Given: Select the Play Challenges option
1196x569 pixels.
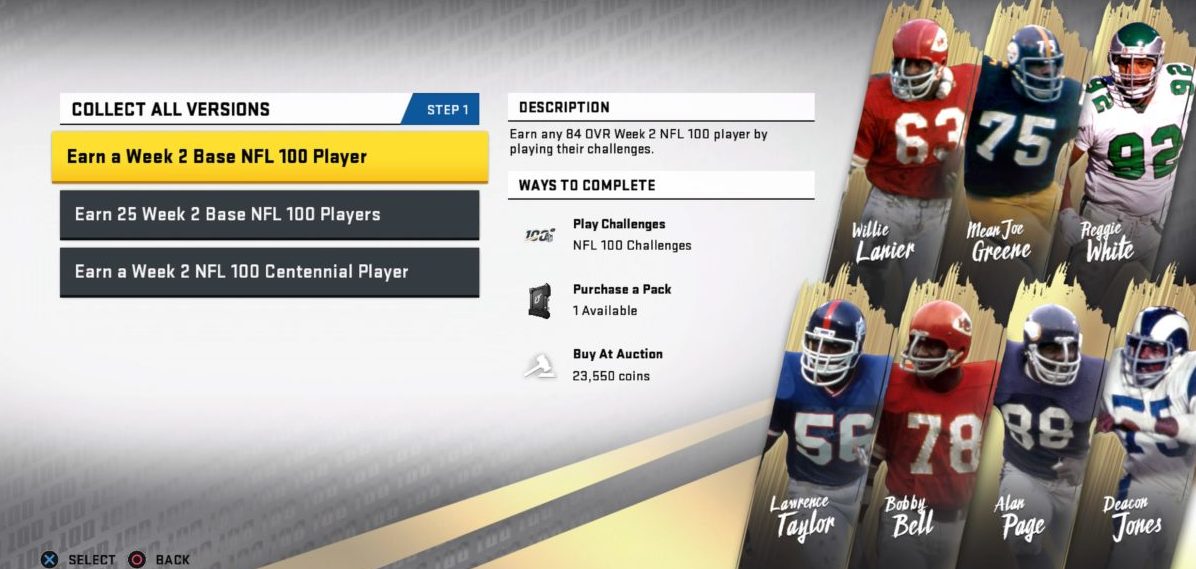Looking at the screenshot, I should point(618,235).
